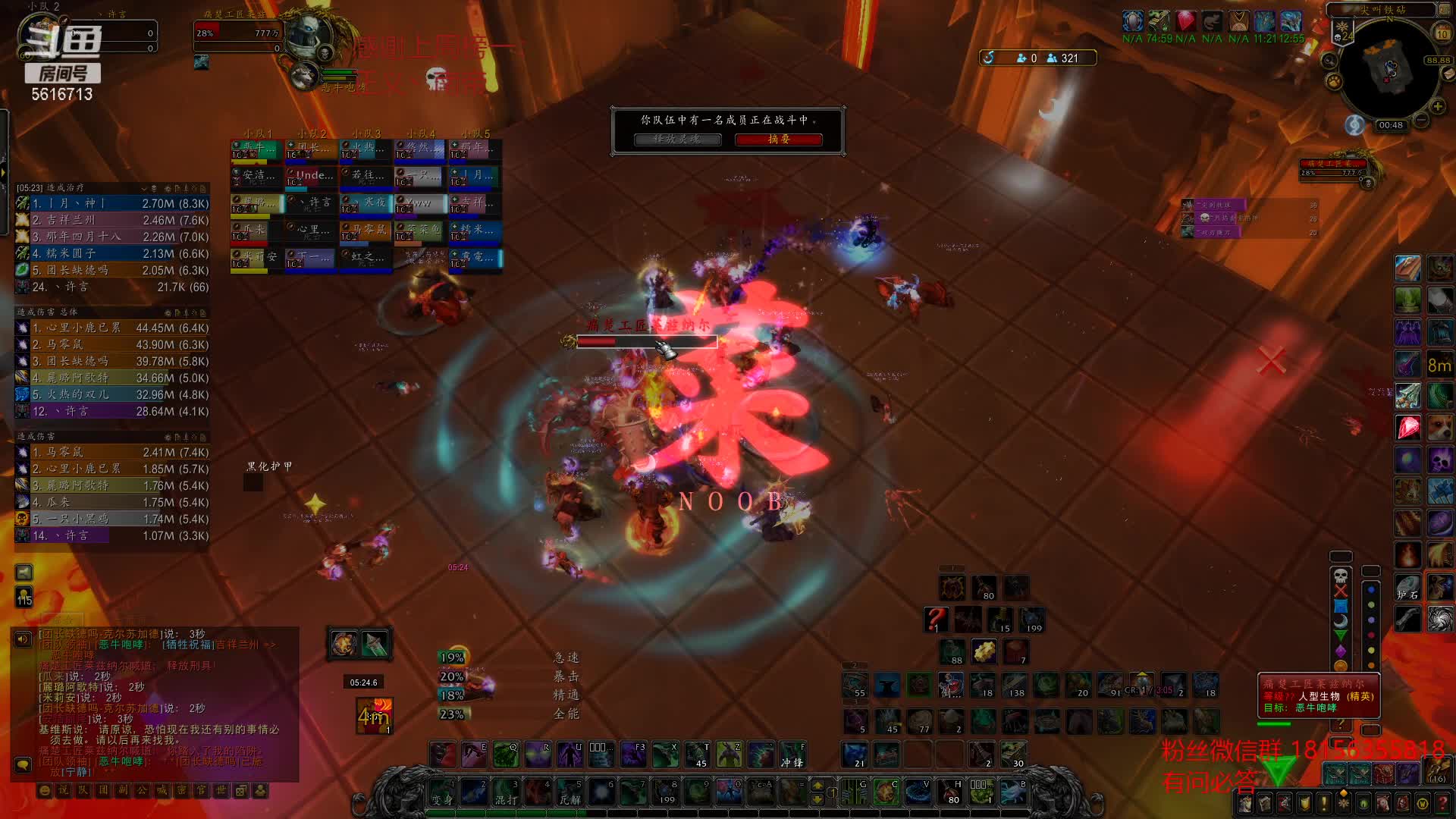The height and width of the screenshot is (819, 1456).
Task: Select the Yww raid frame in group 4
Action: (x=419, y=204)
